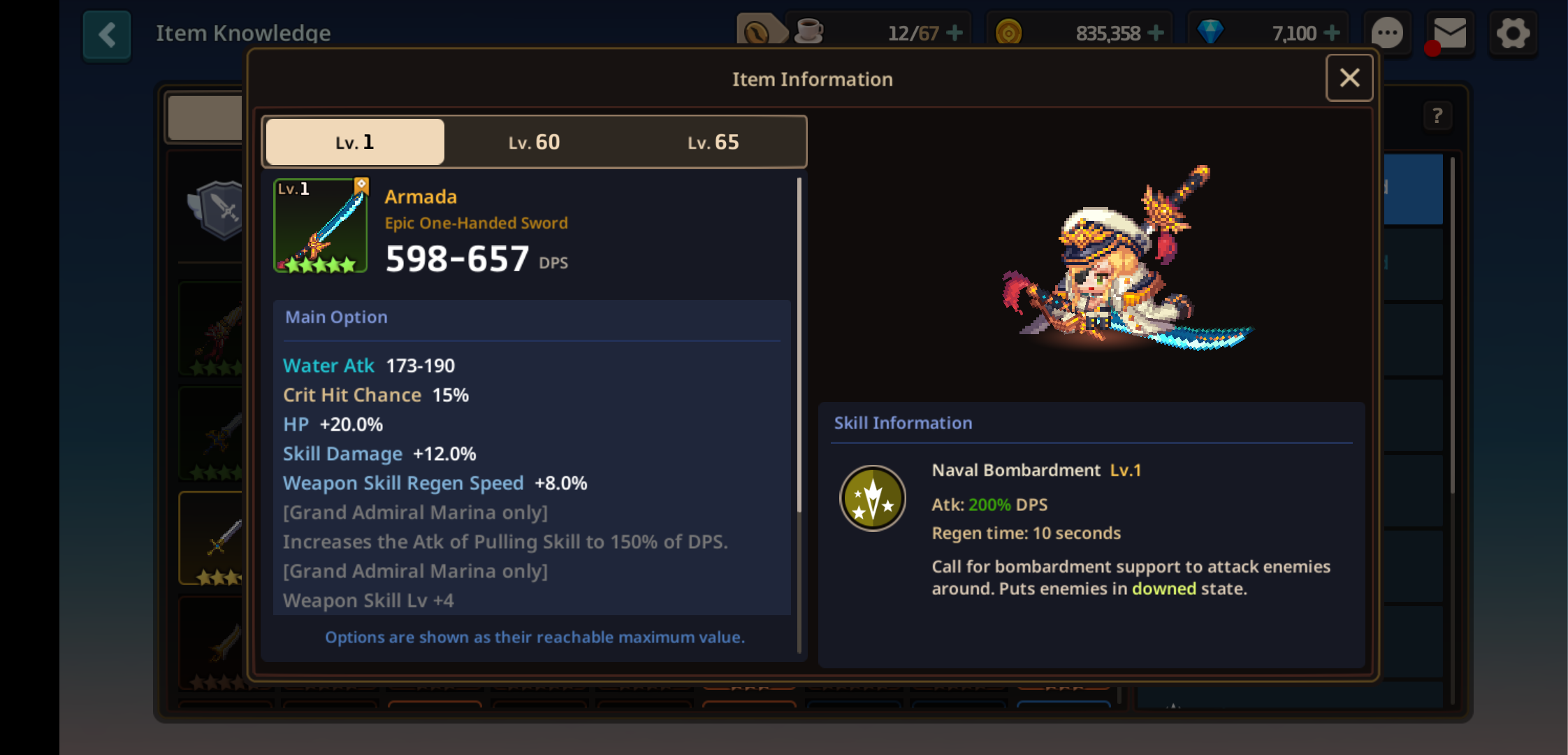Screen dimensions: 1568x755
Task: Click the energy cup icon near 12/67
Action: pyautogui.click(x=808, y=31)
